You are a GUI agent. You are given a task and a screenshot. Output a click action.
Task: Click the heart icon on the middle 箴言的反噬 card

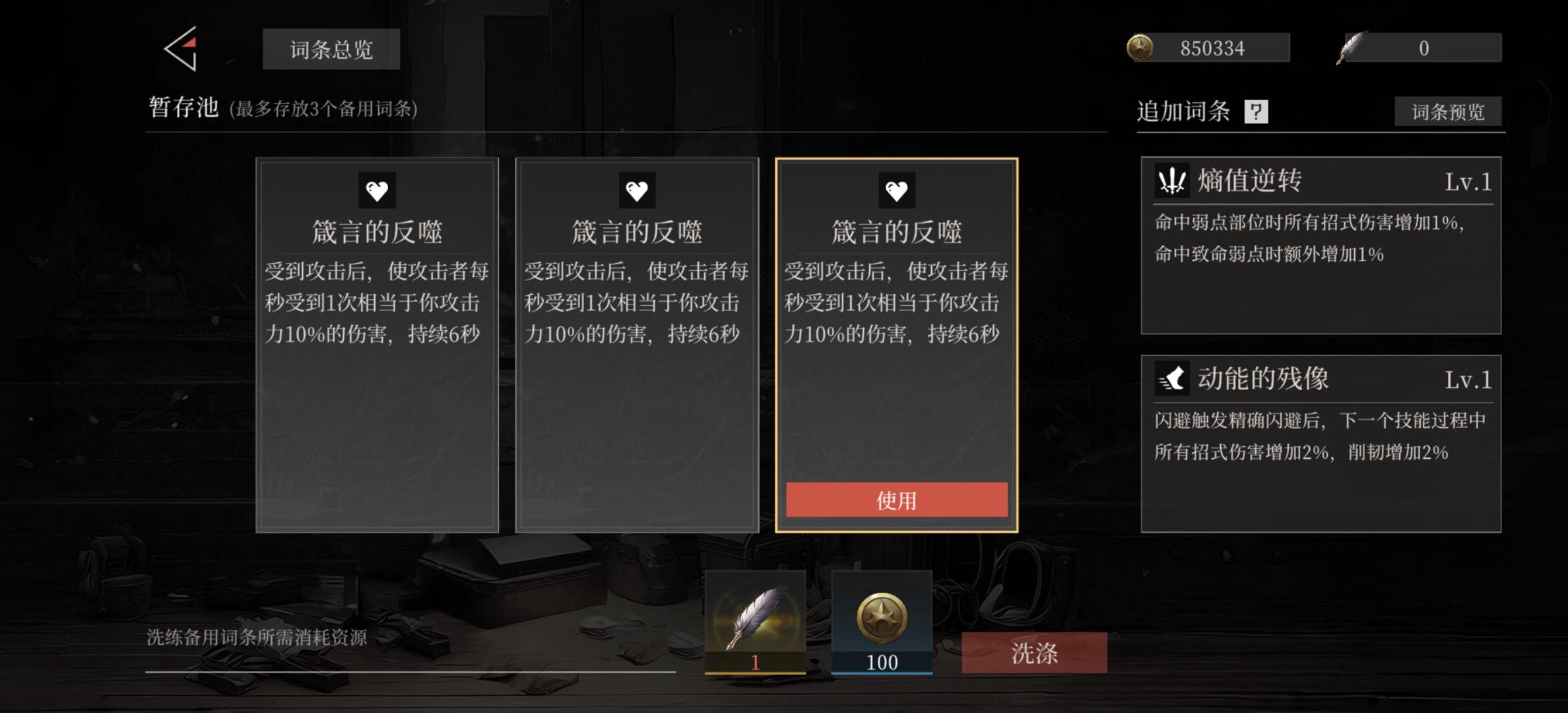click(x=637, y=189)
